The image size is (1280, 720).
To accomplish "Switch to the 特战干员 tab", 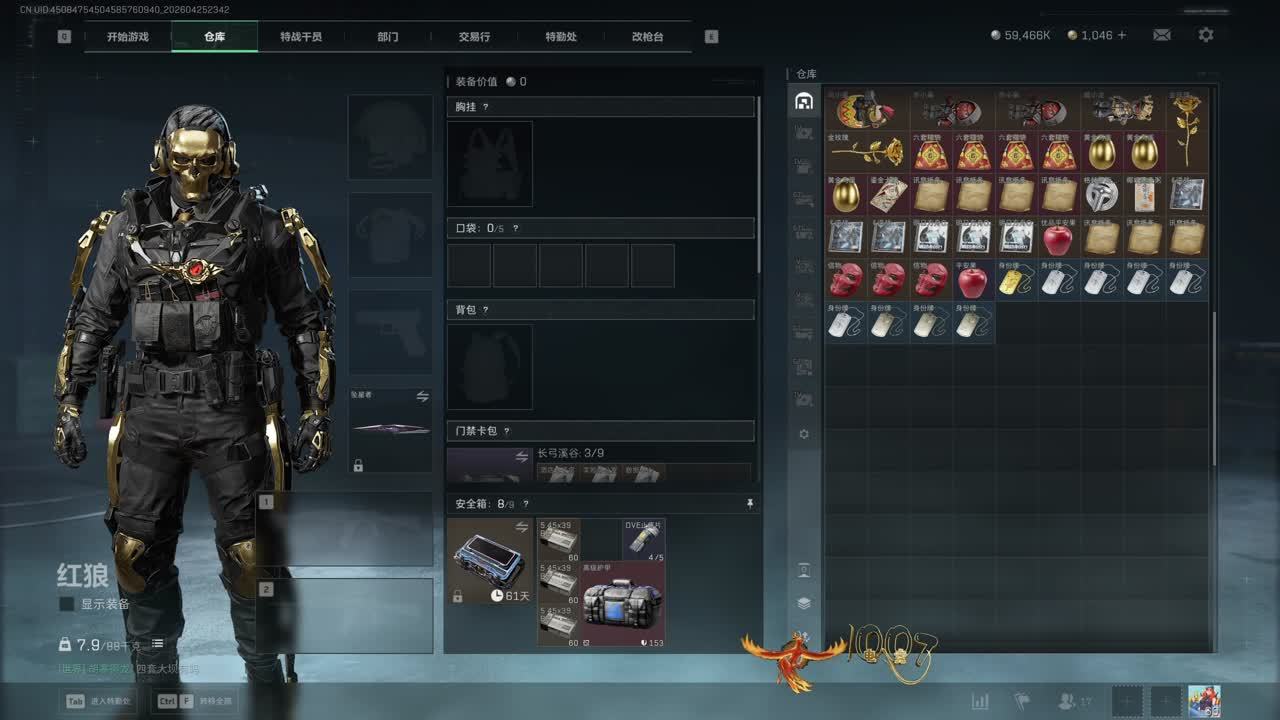I will coord(301,37).
